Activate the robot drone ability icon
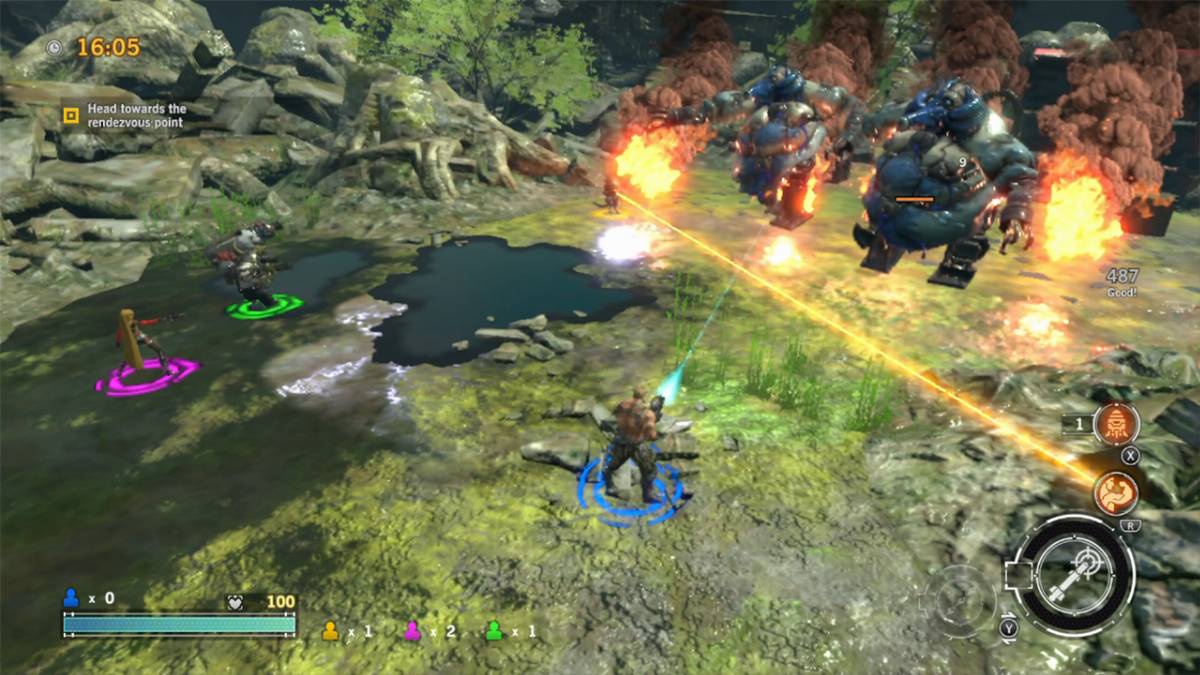 [1116, 425]
